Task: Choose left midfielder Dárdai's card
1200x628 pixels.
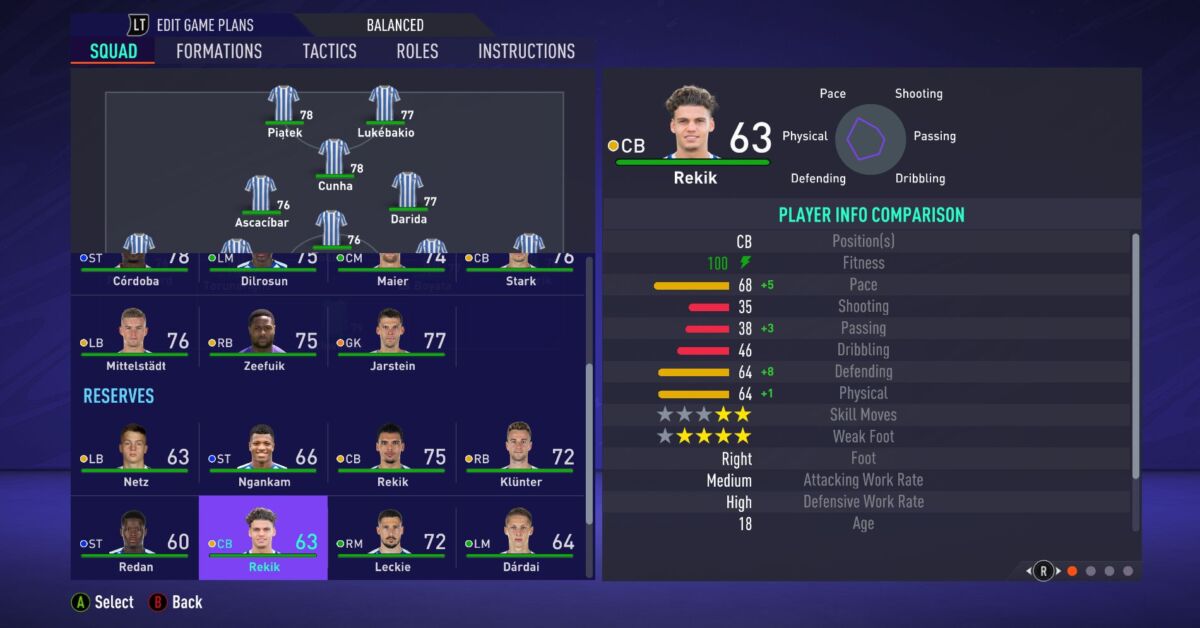Action: point(519,539)
